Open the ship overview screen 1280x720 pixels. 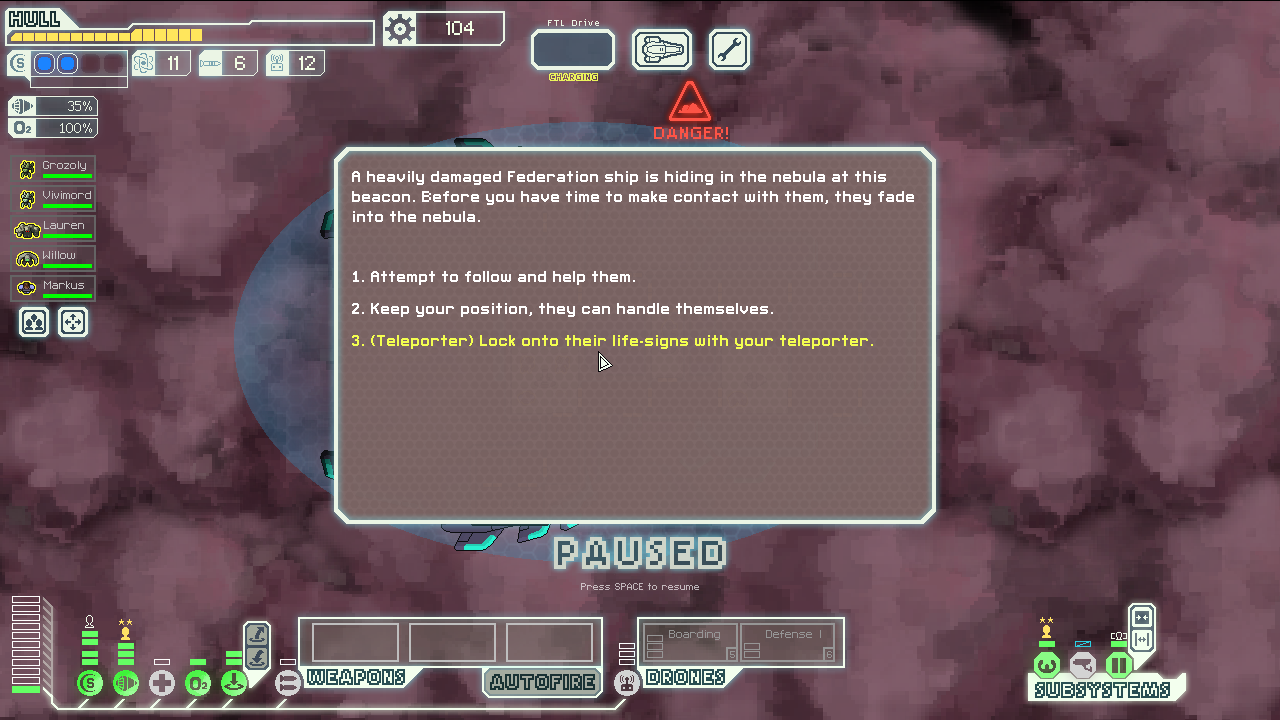coord(662,49)
